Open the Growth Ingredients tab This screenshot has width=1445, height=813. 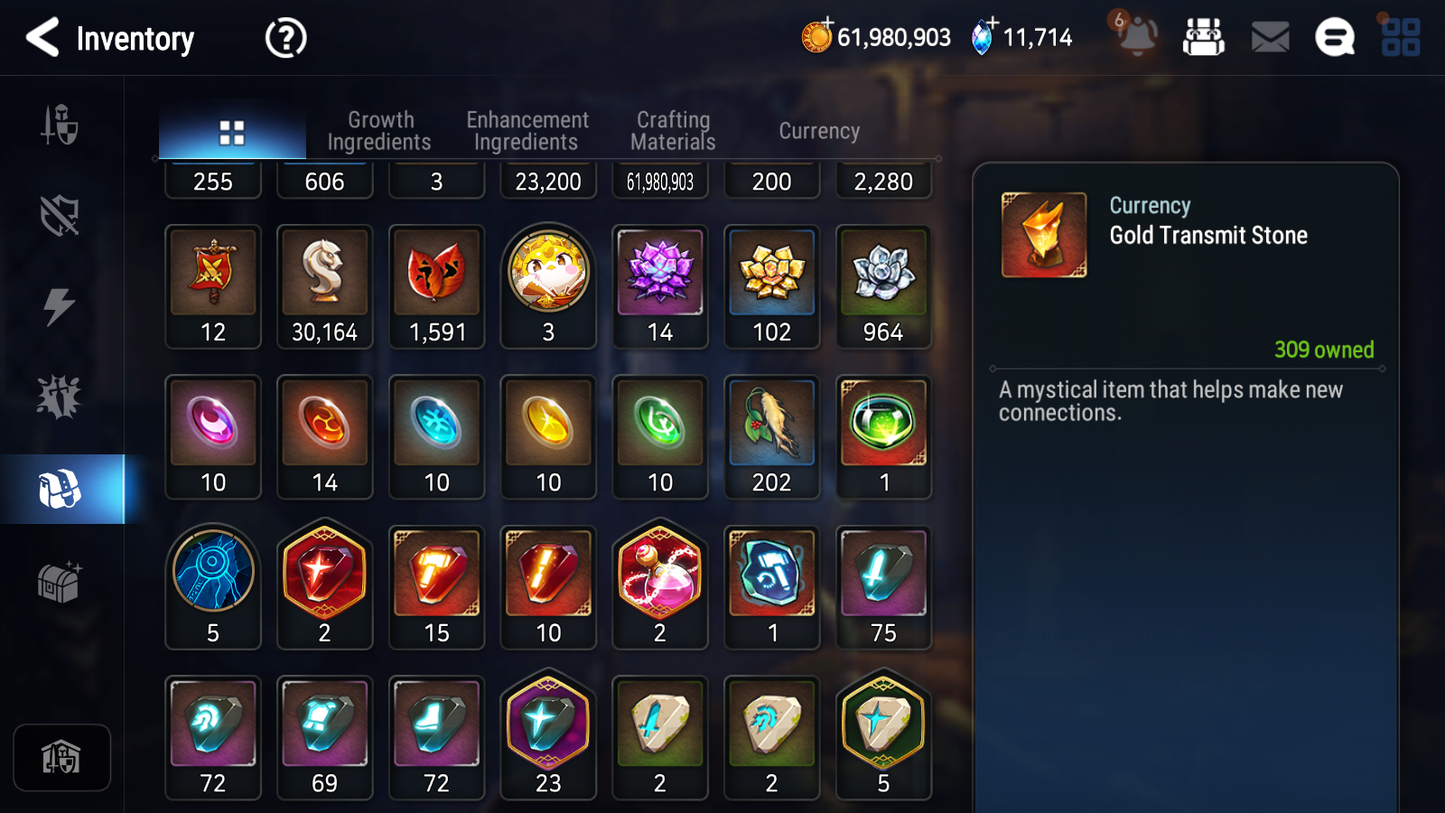coord(380,130)
